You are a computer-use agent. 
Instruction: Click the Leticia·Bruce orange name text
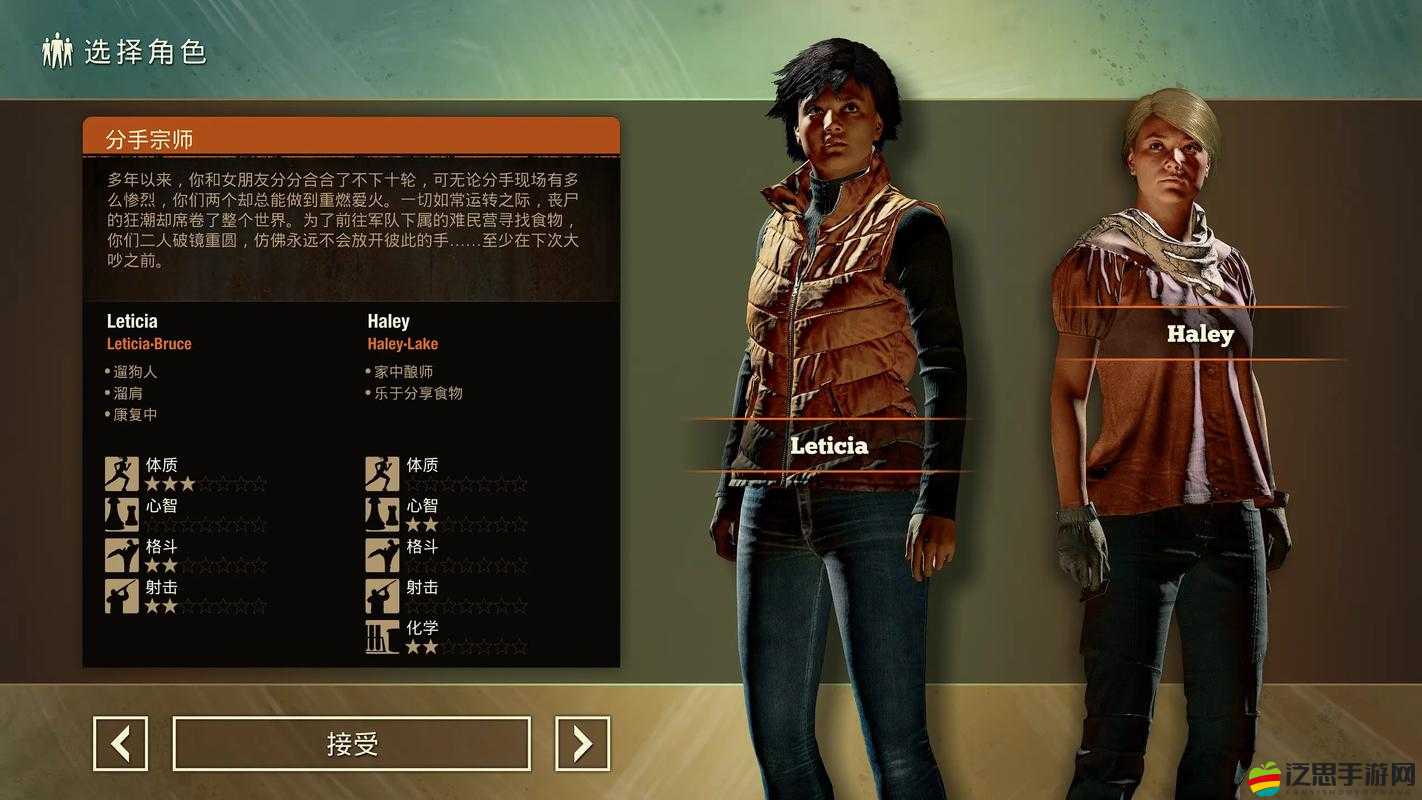(x=151, y=342)
